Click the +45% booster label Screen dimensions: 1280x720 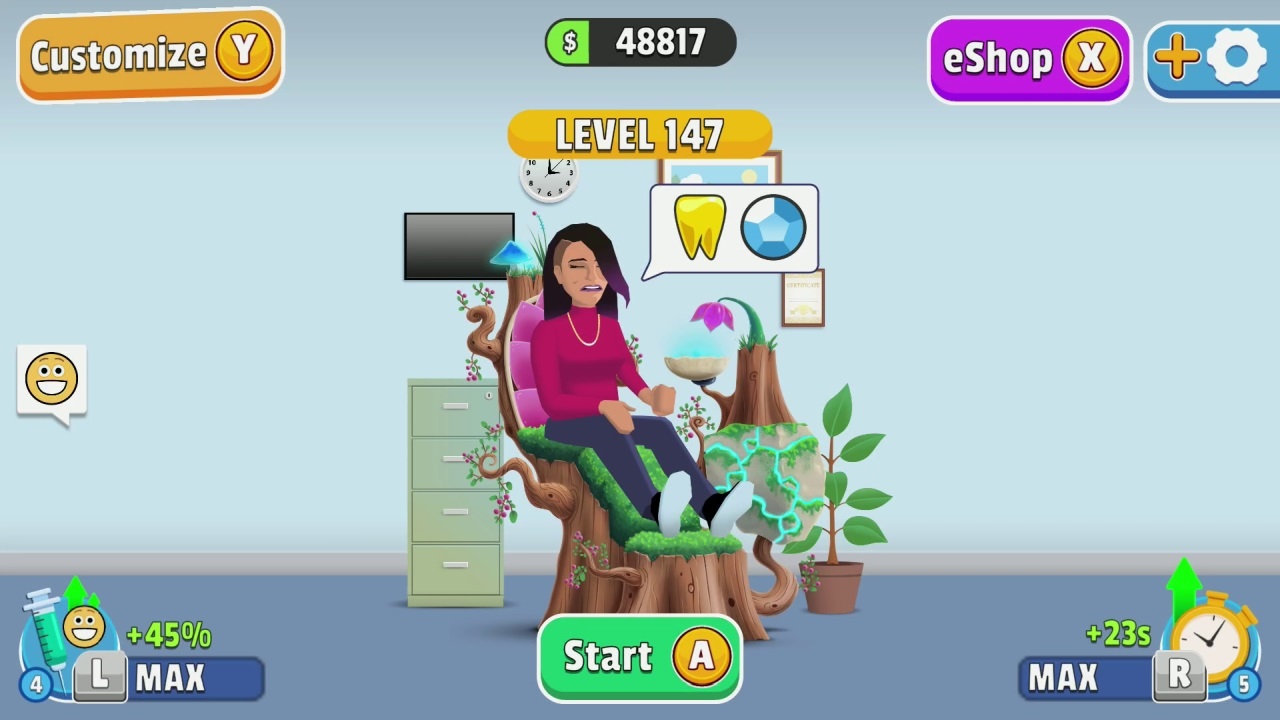[168, 635]
